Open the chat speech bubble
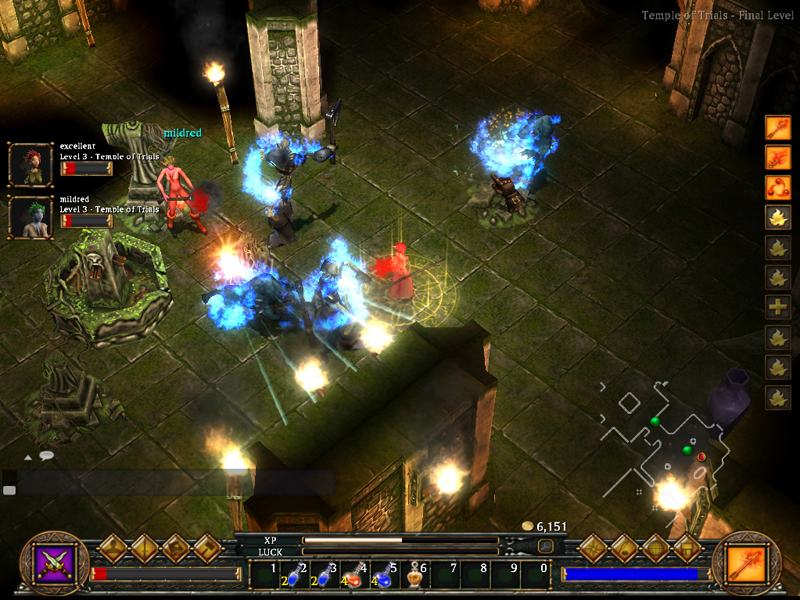The image size is (800, 600). (x=46, y=456)
